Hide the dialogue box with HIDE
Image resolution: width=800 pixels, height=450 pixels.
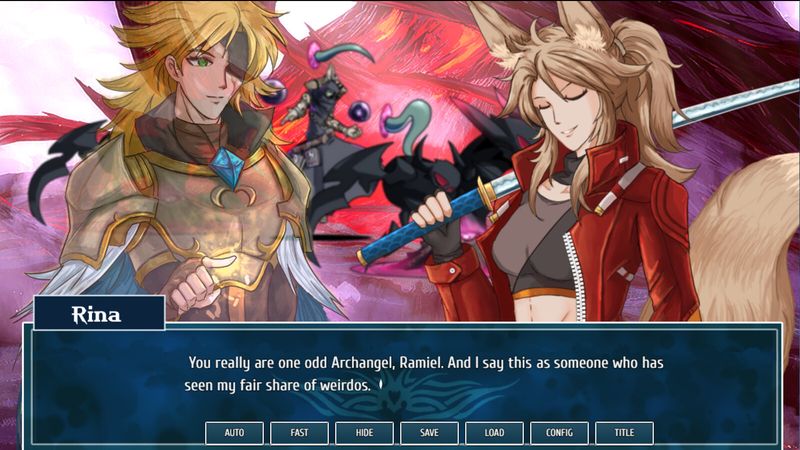click(x=364, y=433)
